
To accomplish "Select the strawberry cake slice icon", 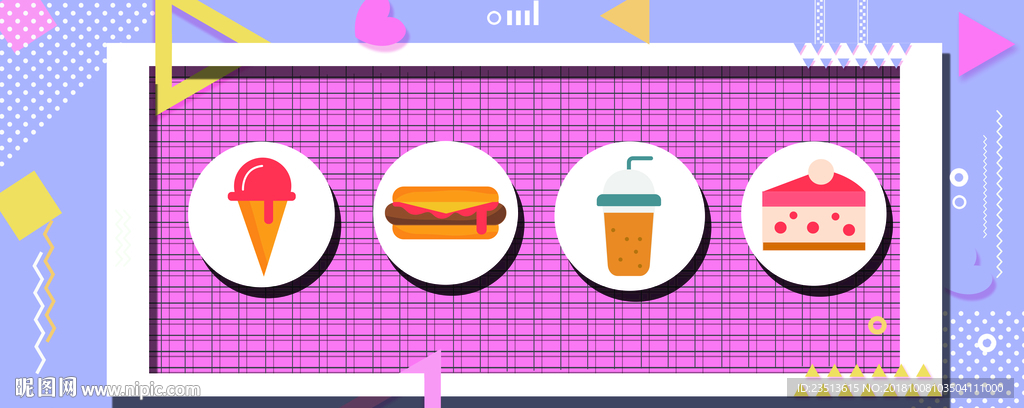I will pyautogui.click(x=813, y=210).
